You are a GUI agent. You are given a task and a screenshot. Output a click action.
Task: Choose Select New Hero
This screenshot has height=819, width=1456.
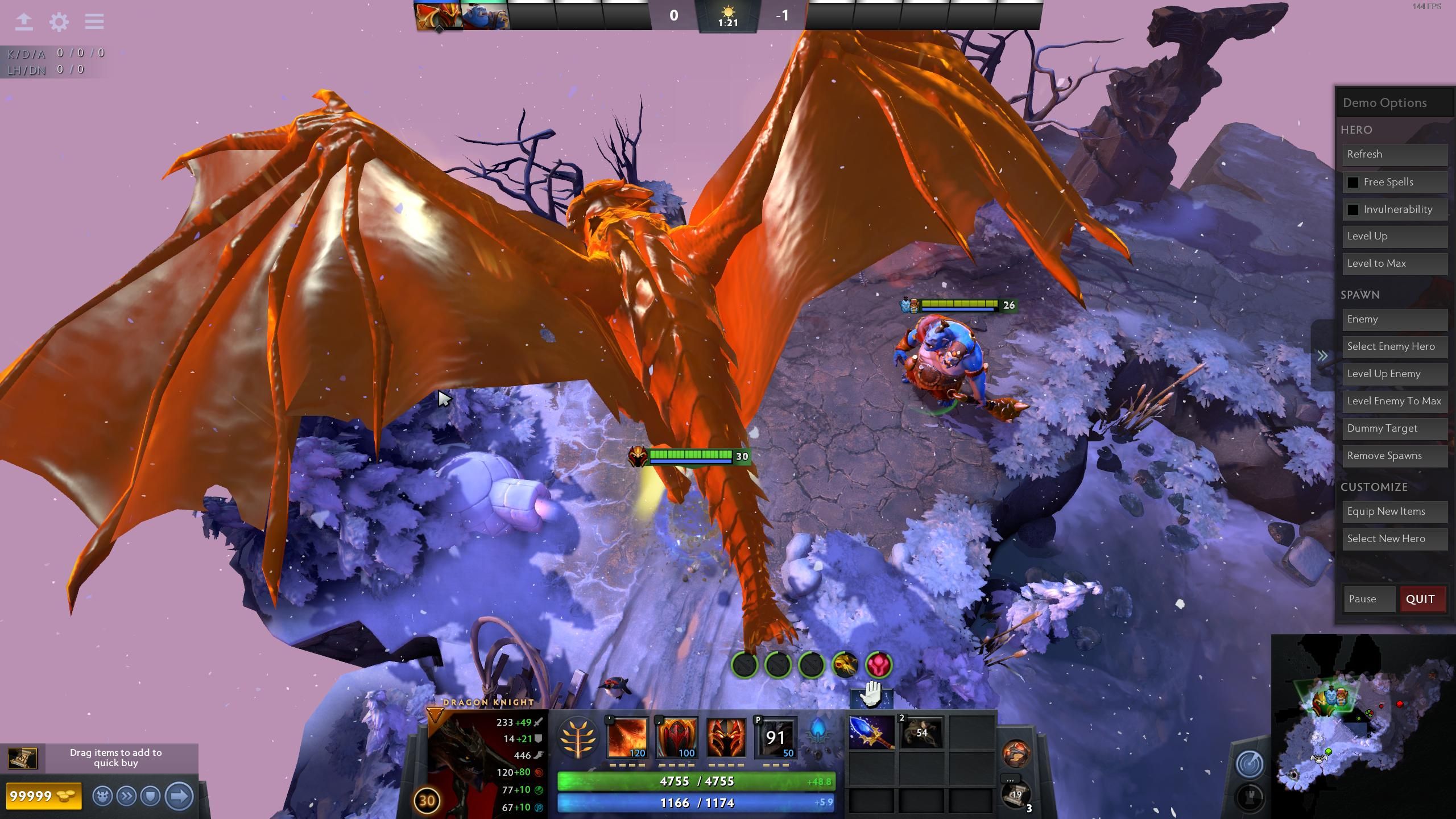pos(1394,539)
